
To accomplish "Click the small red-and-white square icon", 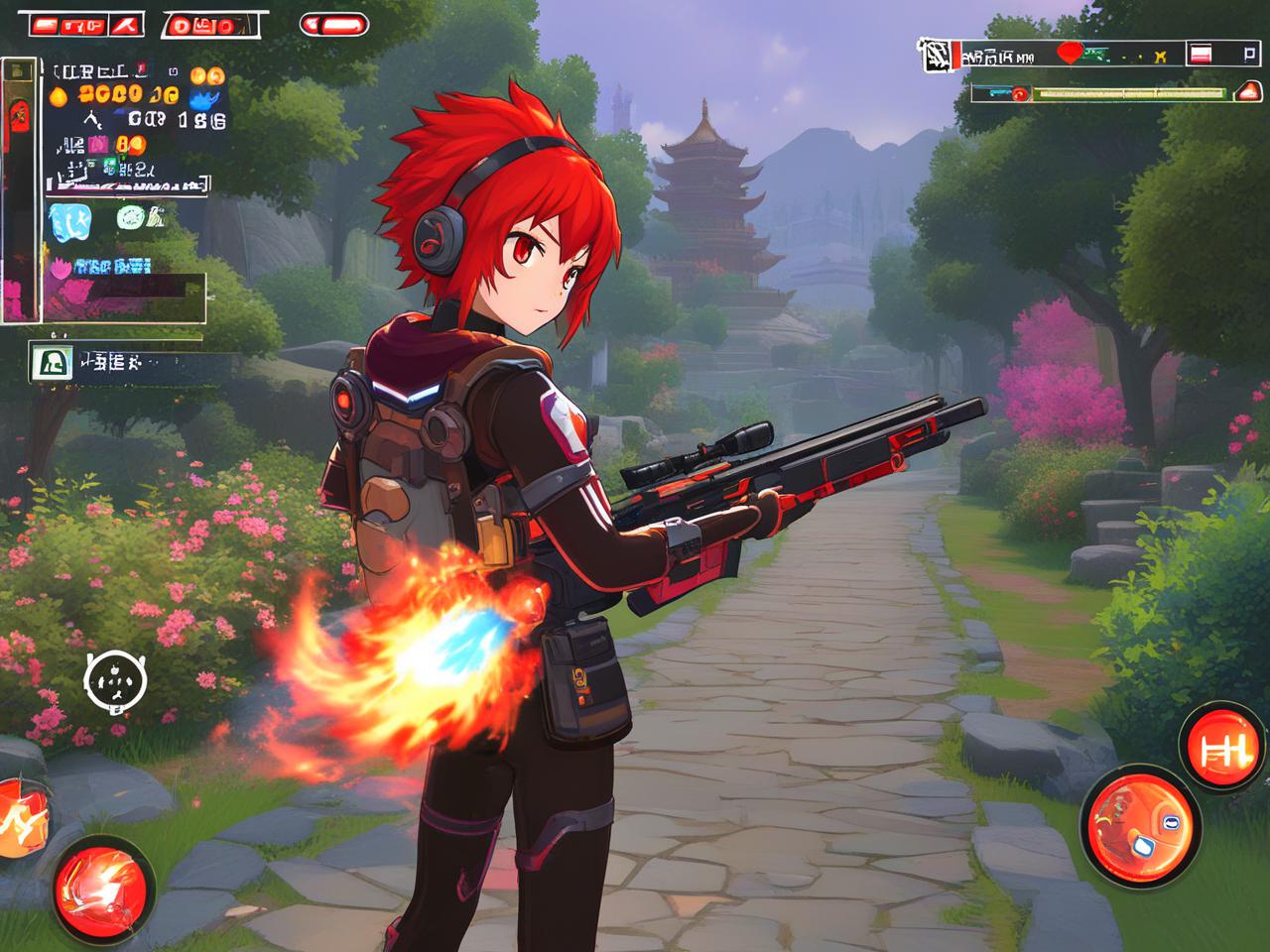I will point(1202,55).
